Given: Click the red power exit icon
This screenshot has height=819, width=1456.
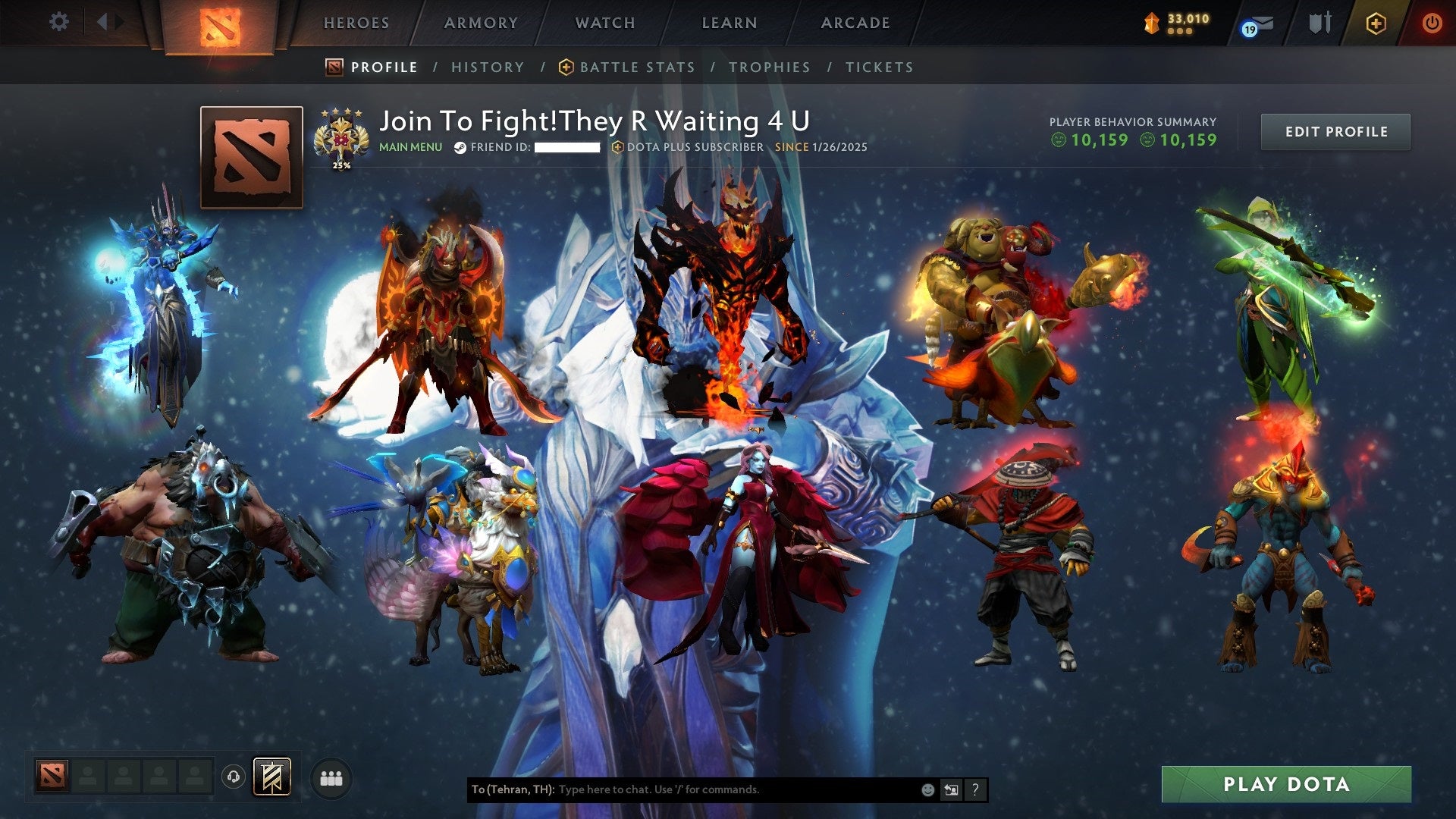Looking at the screenshot, I should pyautogui.click(x=1432, y=23).
